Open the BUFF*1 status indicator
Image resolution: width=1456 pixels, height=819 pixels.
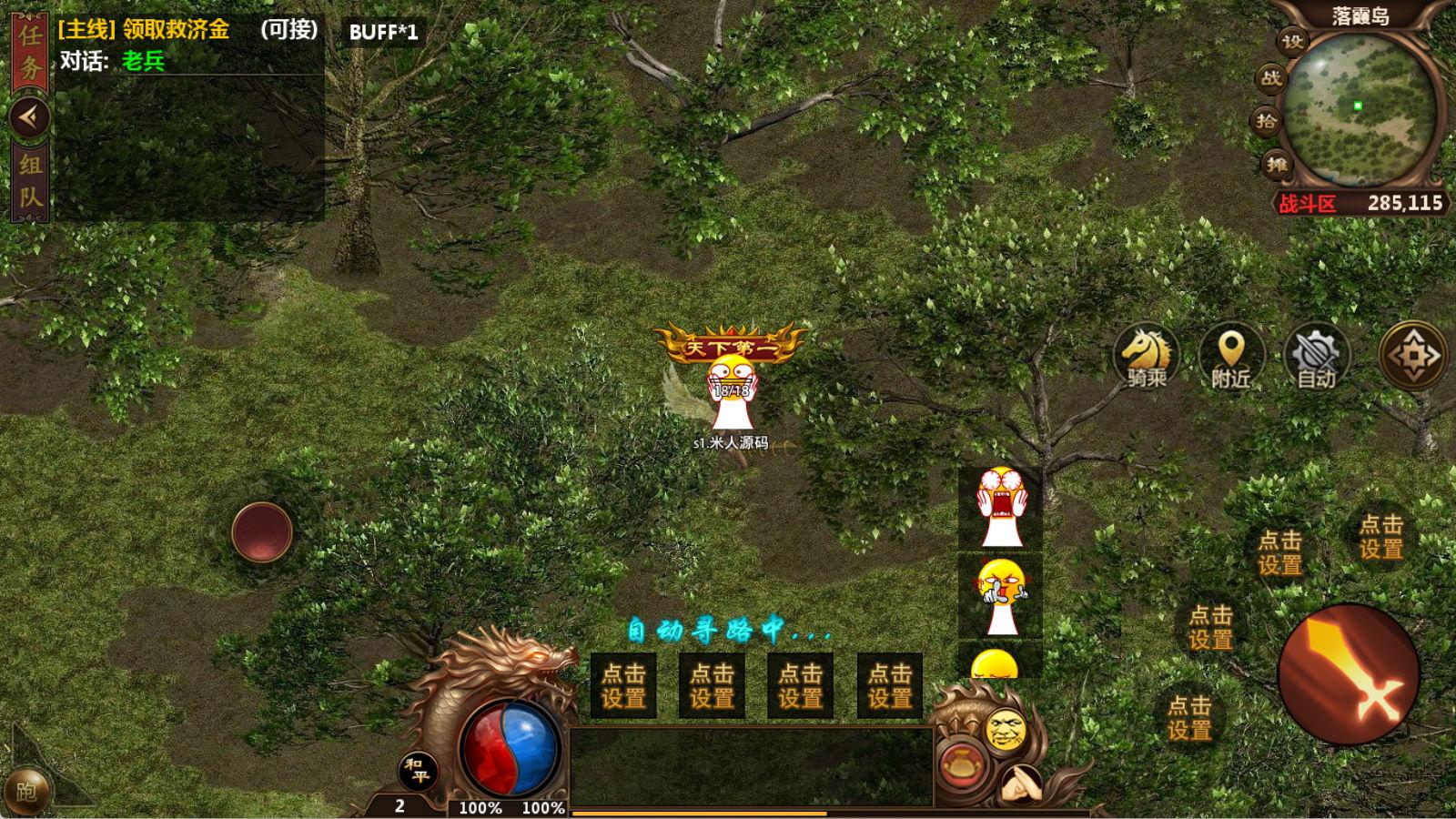tap(383, 32)
